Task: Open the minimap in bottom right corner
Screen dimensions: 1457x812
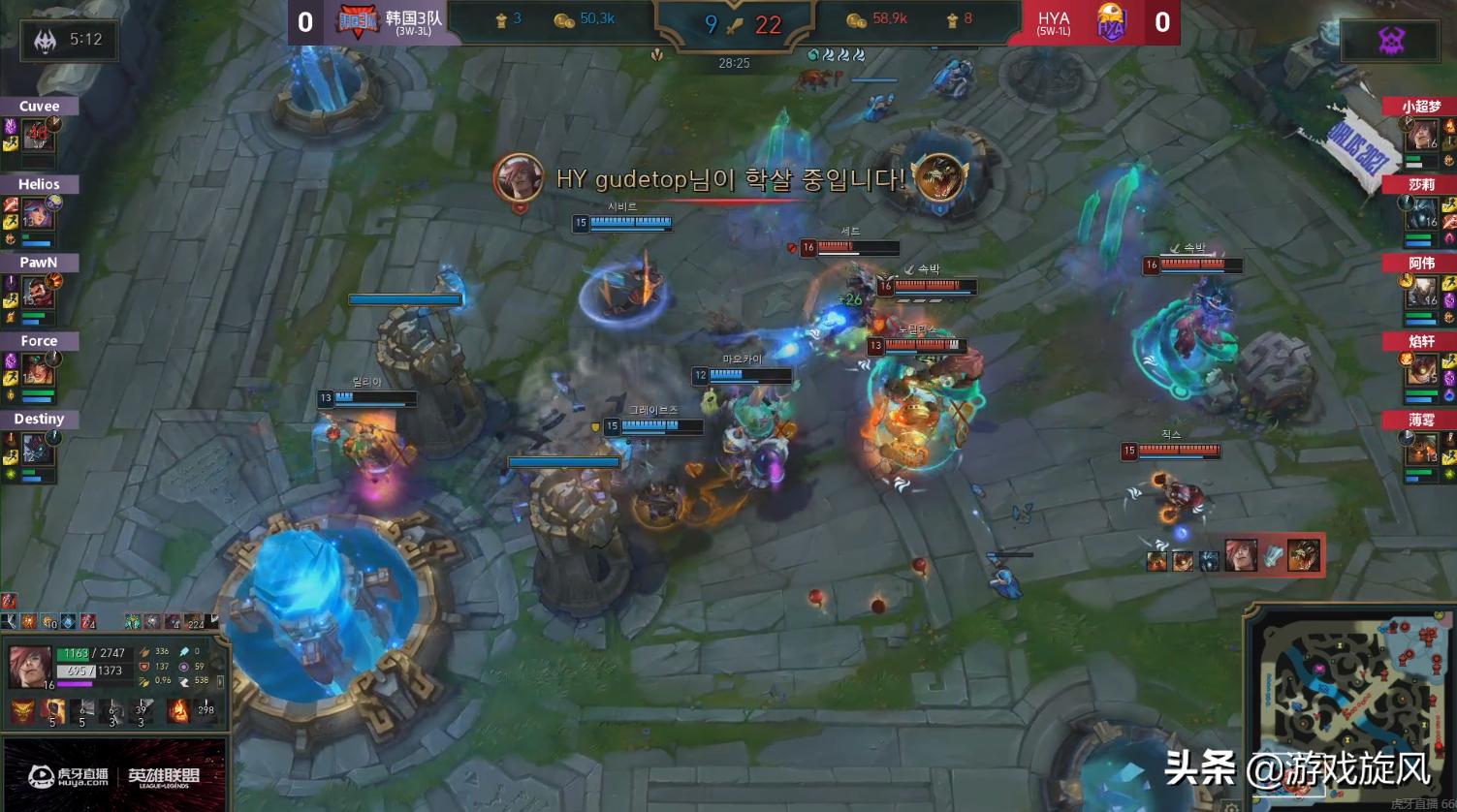Action: pyautogui.click(x=1347, y=707)
